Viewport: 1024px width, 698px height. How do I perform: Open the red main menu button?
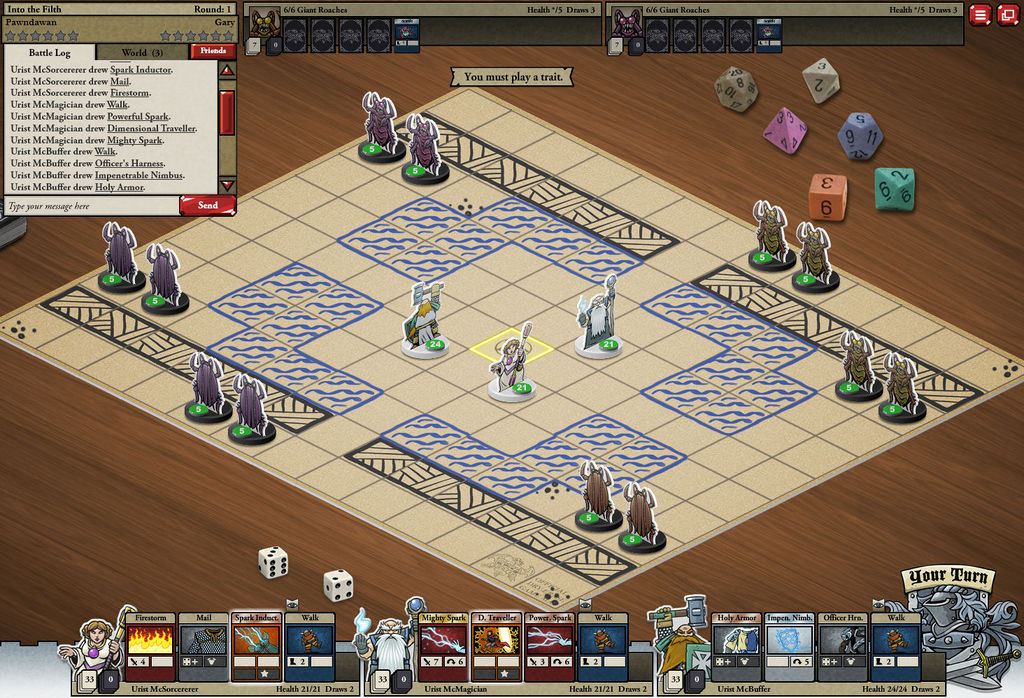[x=980, y=15]
